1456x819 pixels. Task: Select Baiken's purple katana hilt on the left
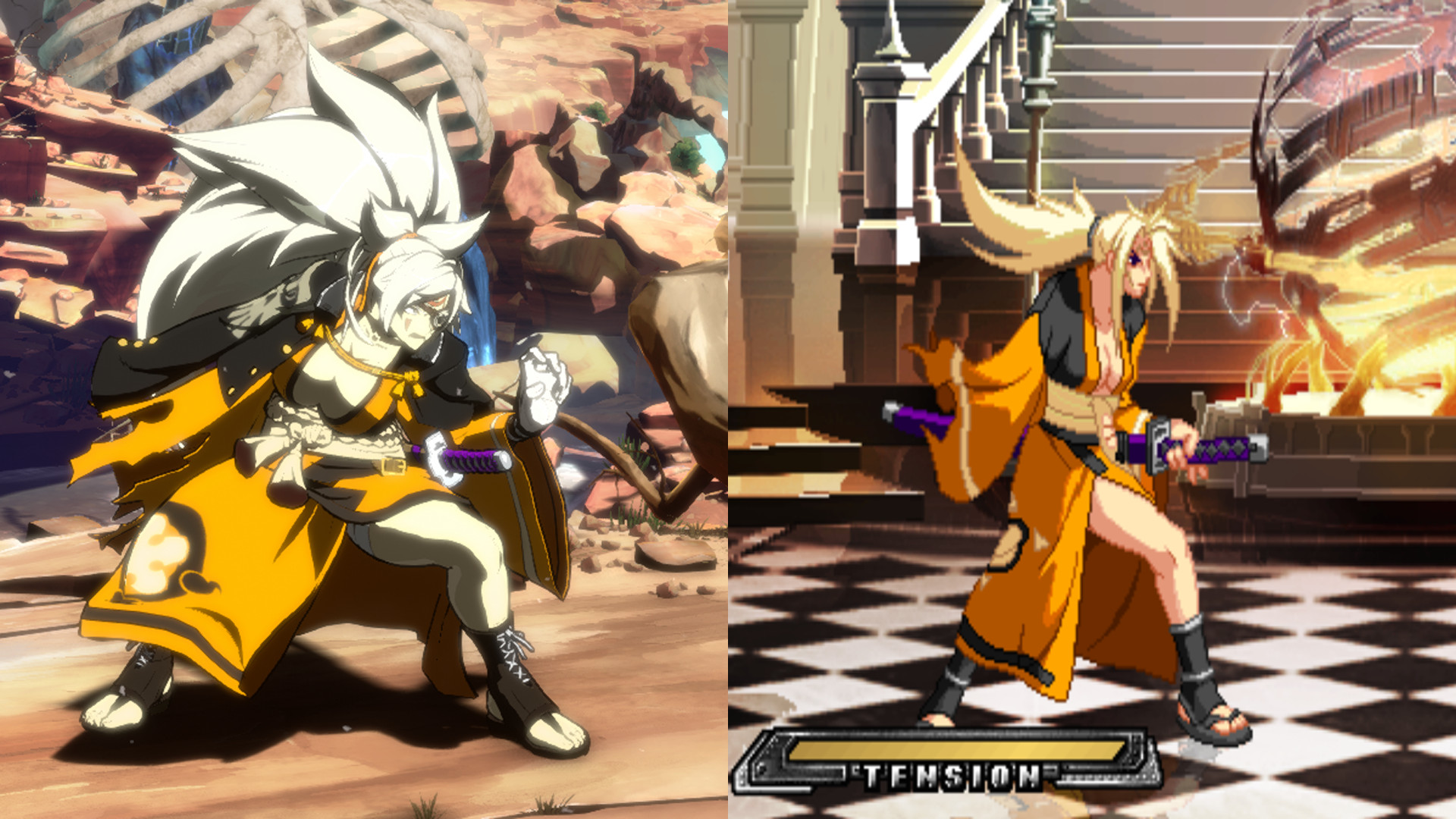[470, 459]
